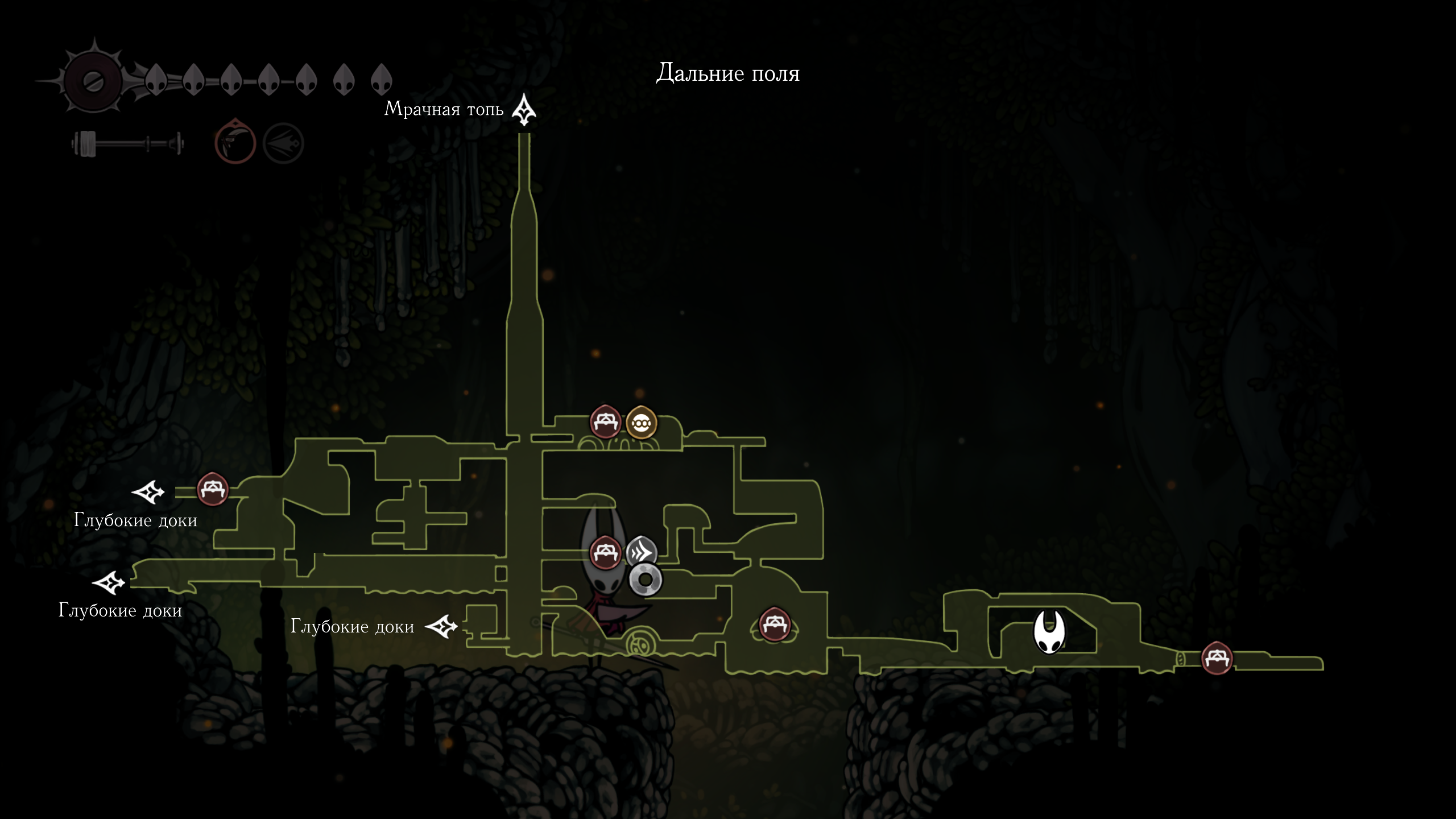
Task: Click the Глубокие доки arrow beside the bench marker
Action: [x=148, y=492]
